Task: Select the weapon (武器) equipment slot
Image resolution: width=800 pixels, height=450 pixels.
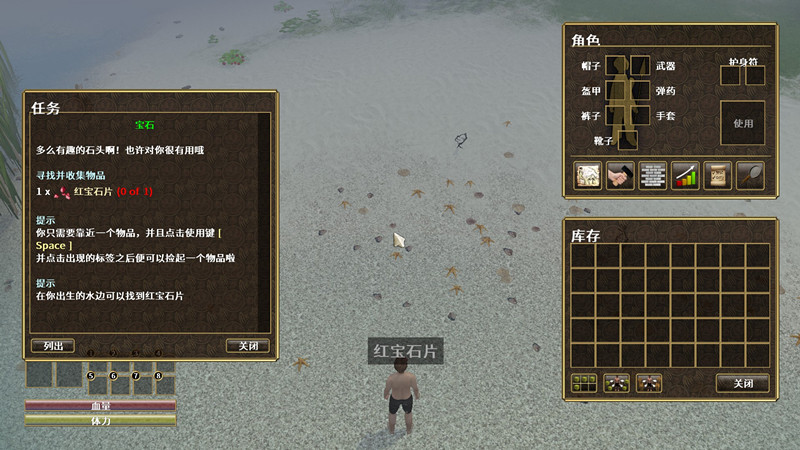Action: click(641, 66)
